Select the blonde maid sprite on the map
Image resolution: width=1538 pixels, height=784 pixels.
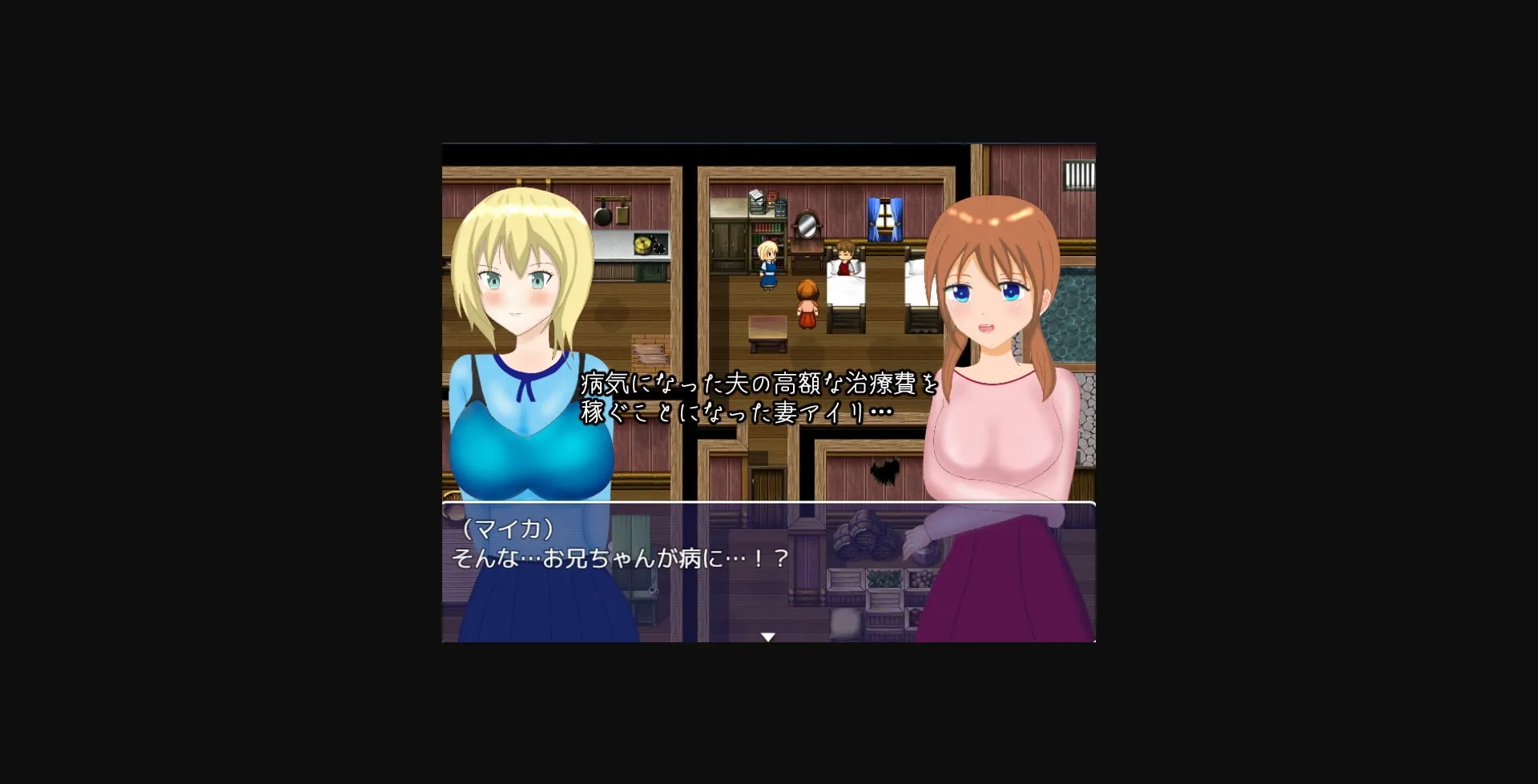point(767,264)
